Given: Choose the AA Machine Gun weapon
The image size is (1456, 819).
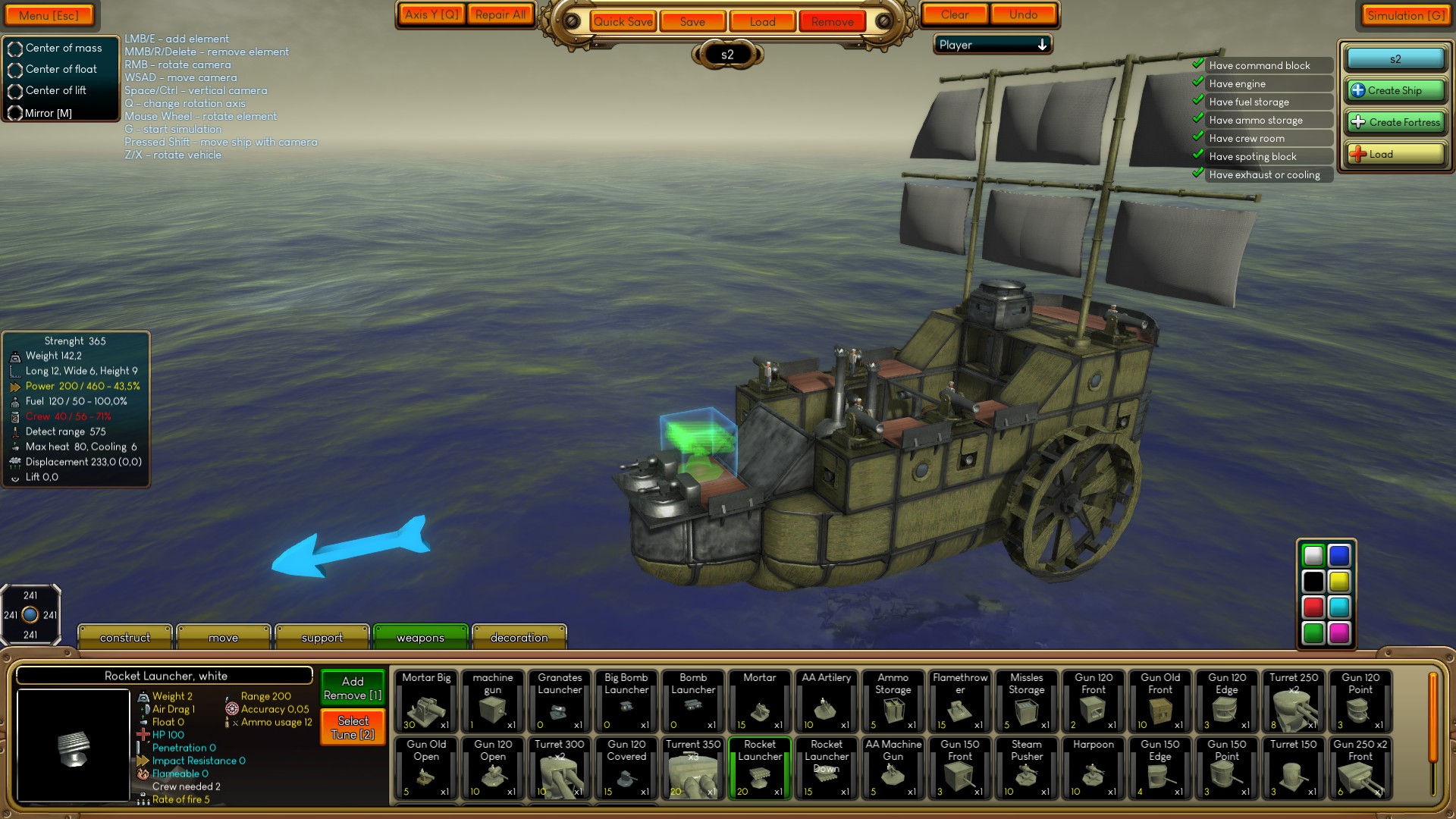Looking at the screenshot, I should point(893,768).
